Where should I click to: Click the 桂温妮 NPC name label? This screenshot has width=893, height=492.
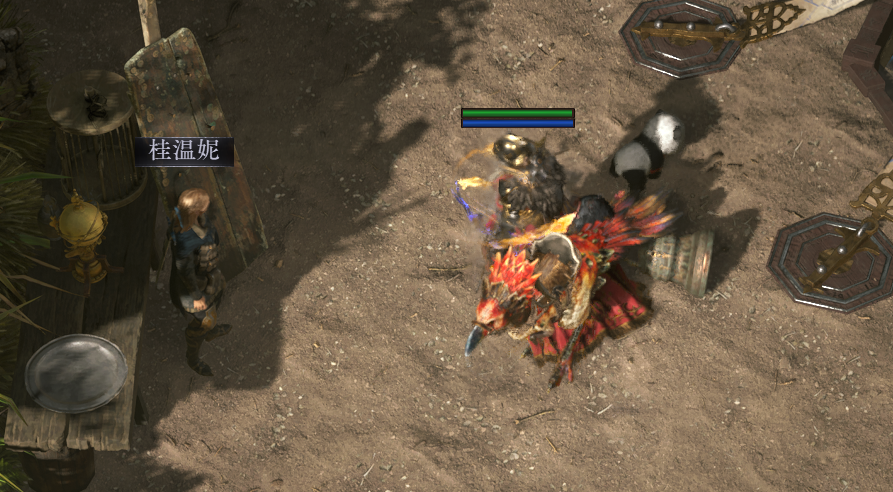tap(184, 152)
